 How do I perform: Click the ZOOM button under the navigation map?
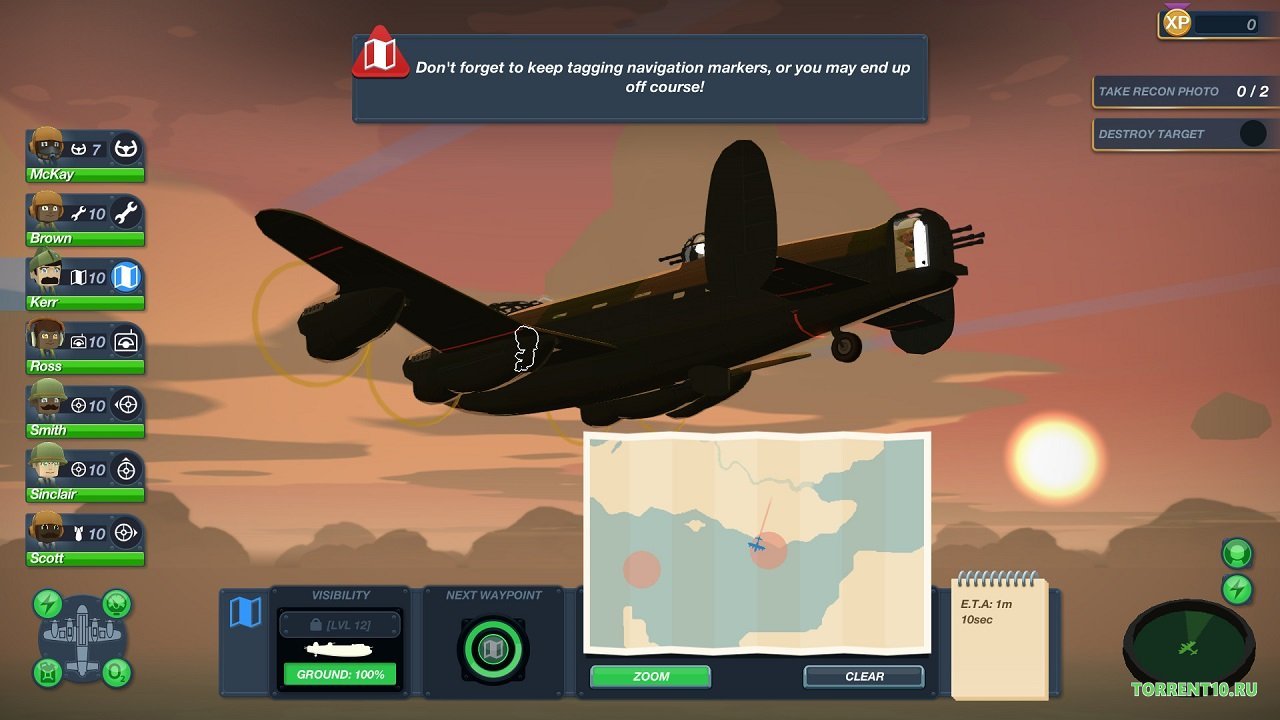tap(649, 677)
